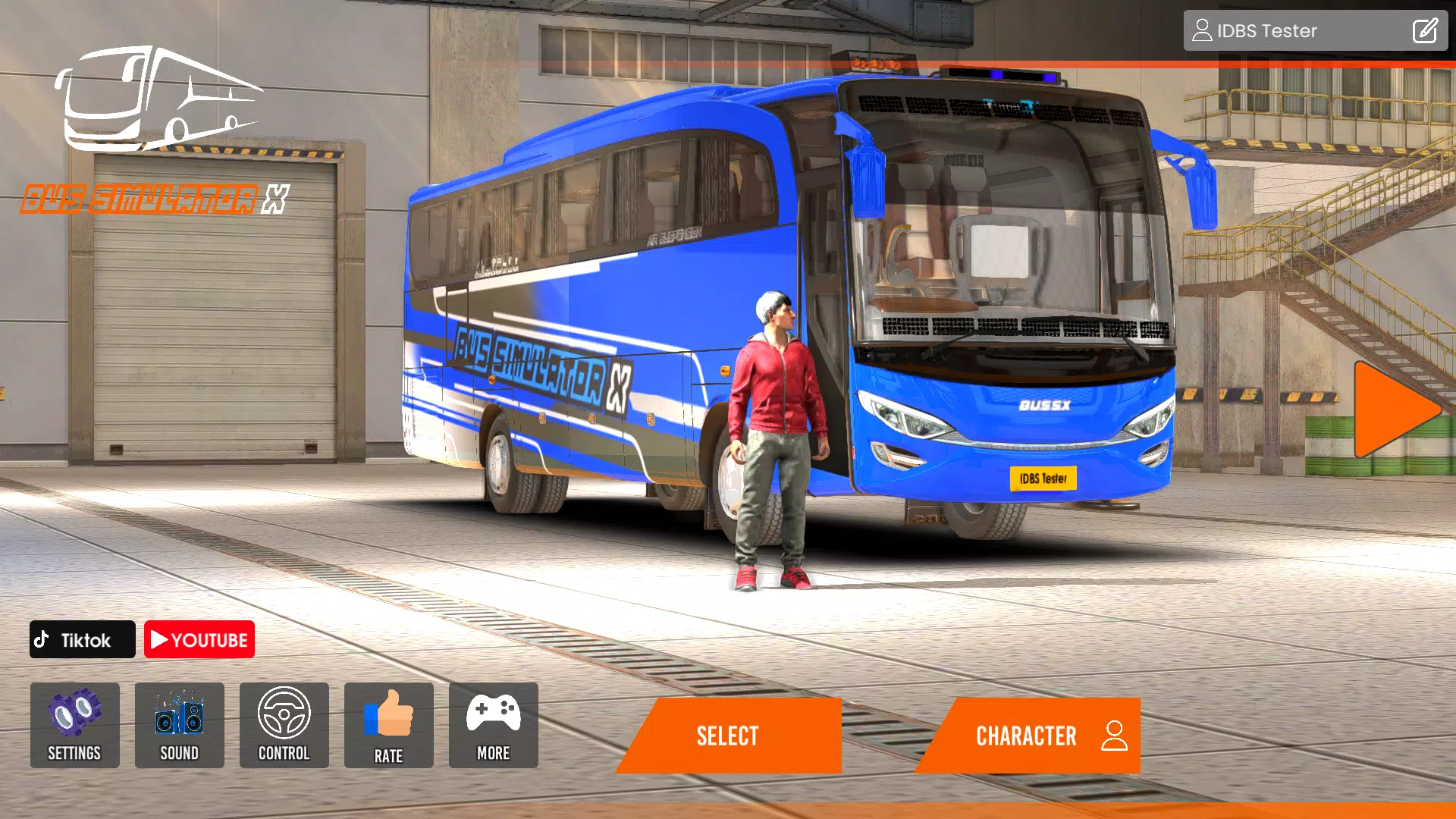Screen dimensions: 1456x819
Task: Click the IDBS Tester license plate on the bus
Action: click(x=1042, y=479)
